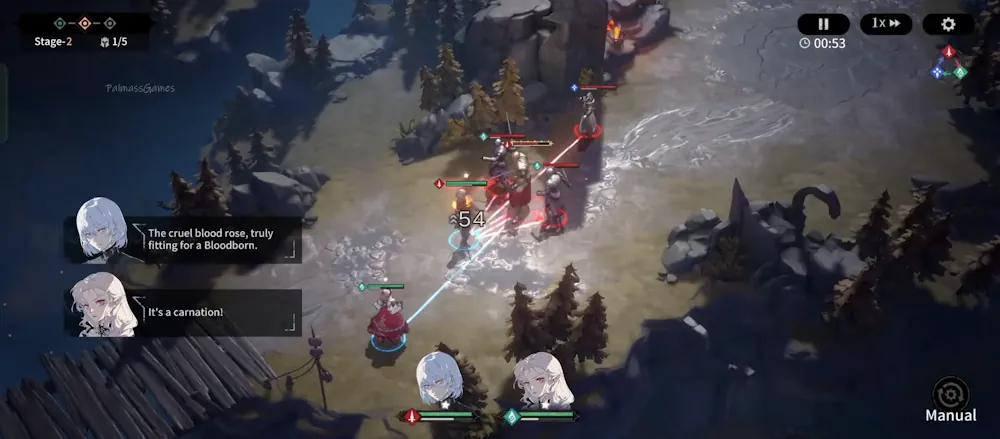
Task: Tap the "cruel blood rose" dialogue box
Action: coord(220,240)
